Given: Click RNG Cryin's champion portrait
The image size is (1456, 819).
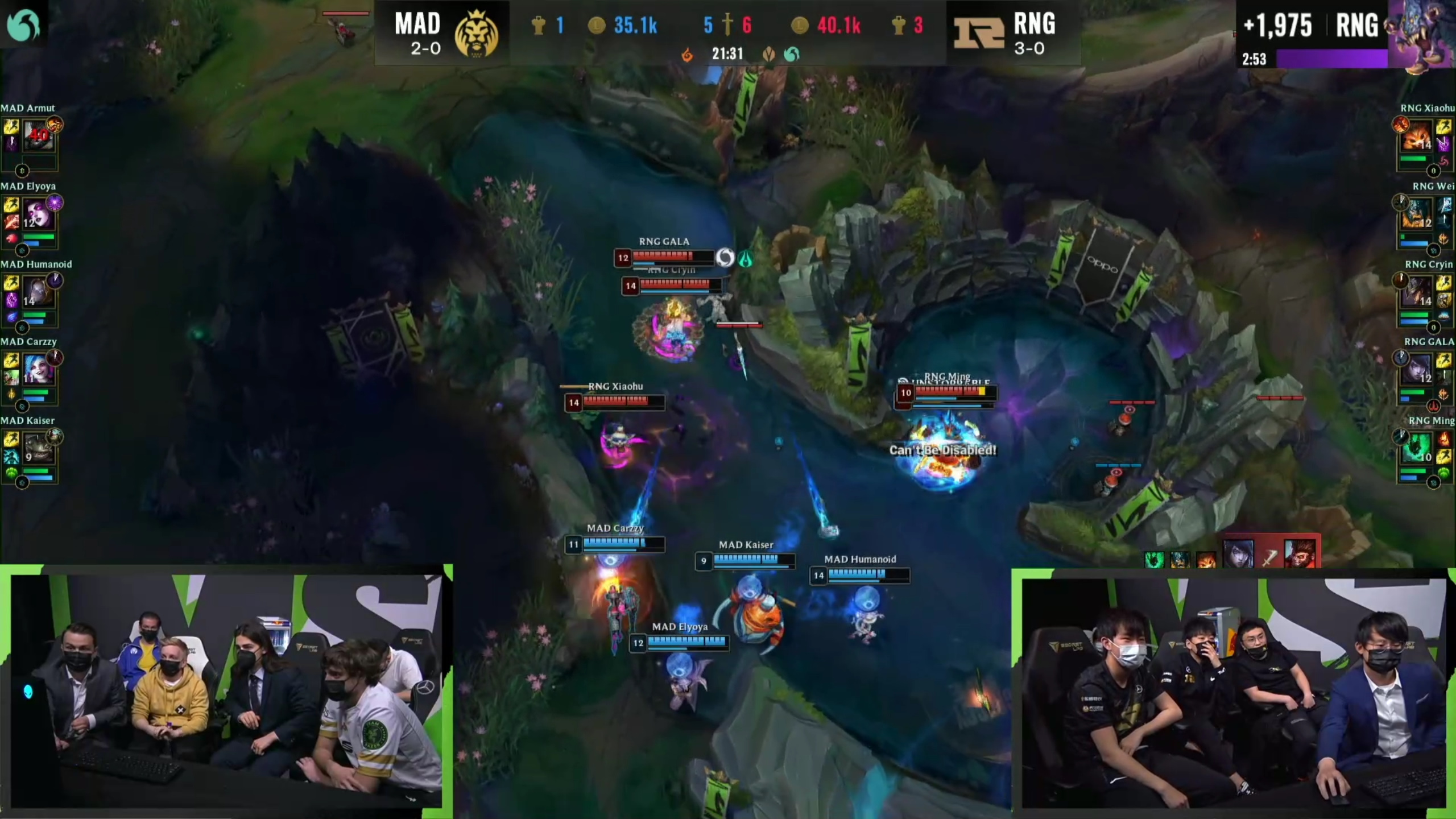Looking at the screenshot, I should [x=1417, y=292].
